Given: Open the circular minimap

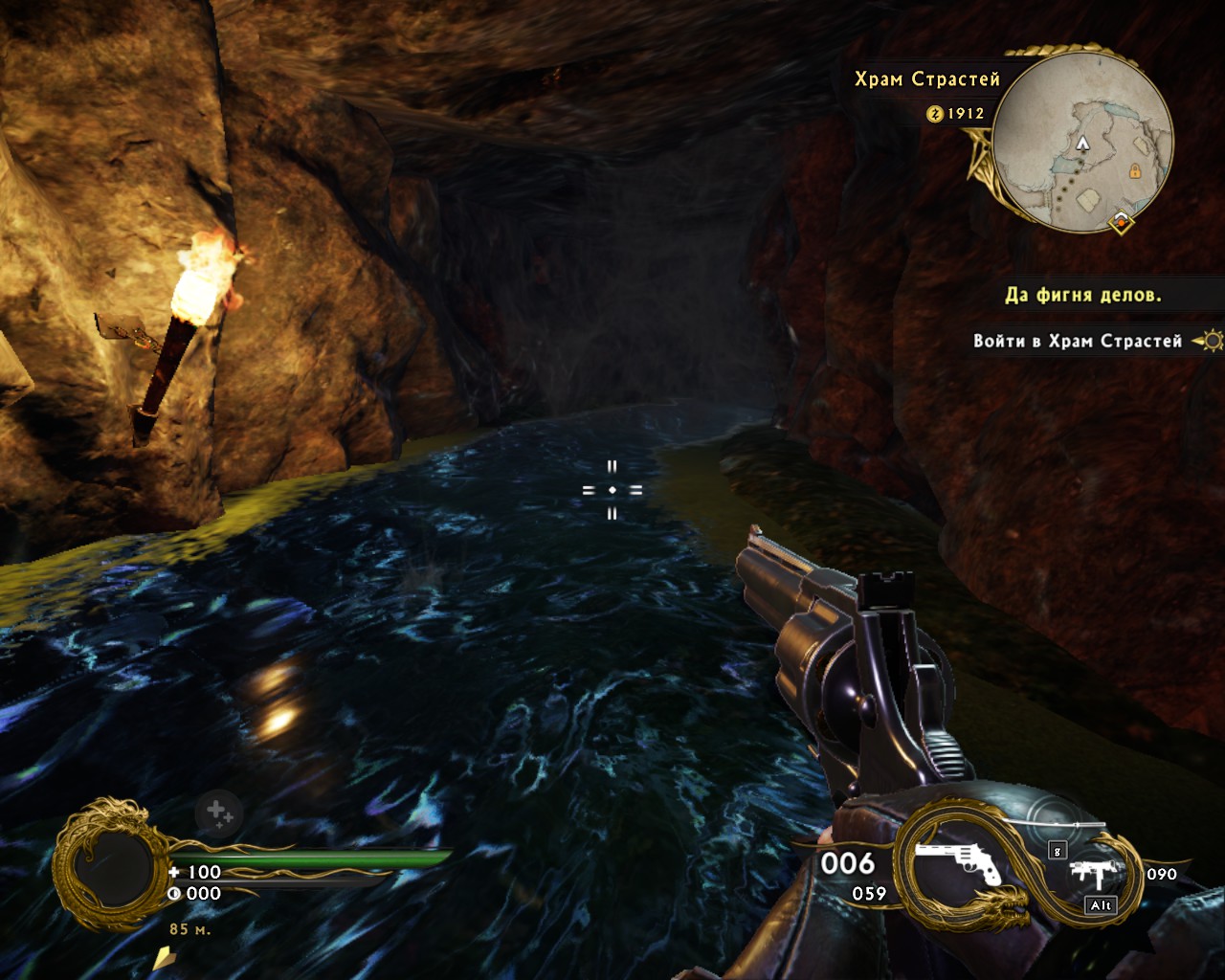Looking at the screenshot, I should click(x=1082, y=140).
